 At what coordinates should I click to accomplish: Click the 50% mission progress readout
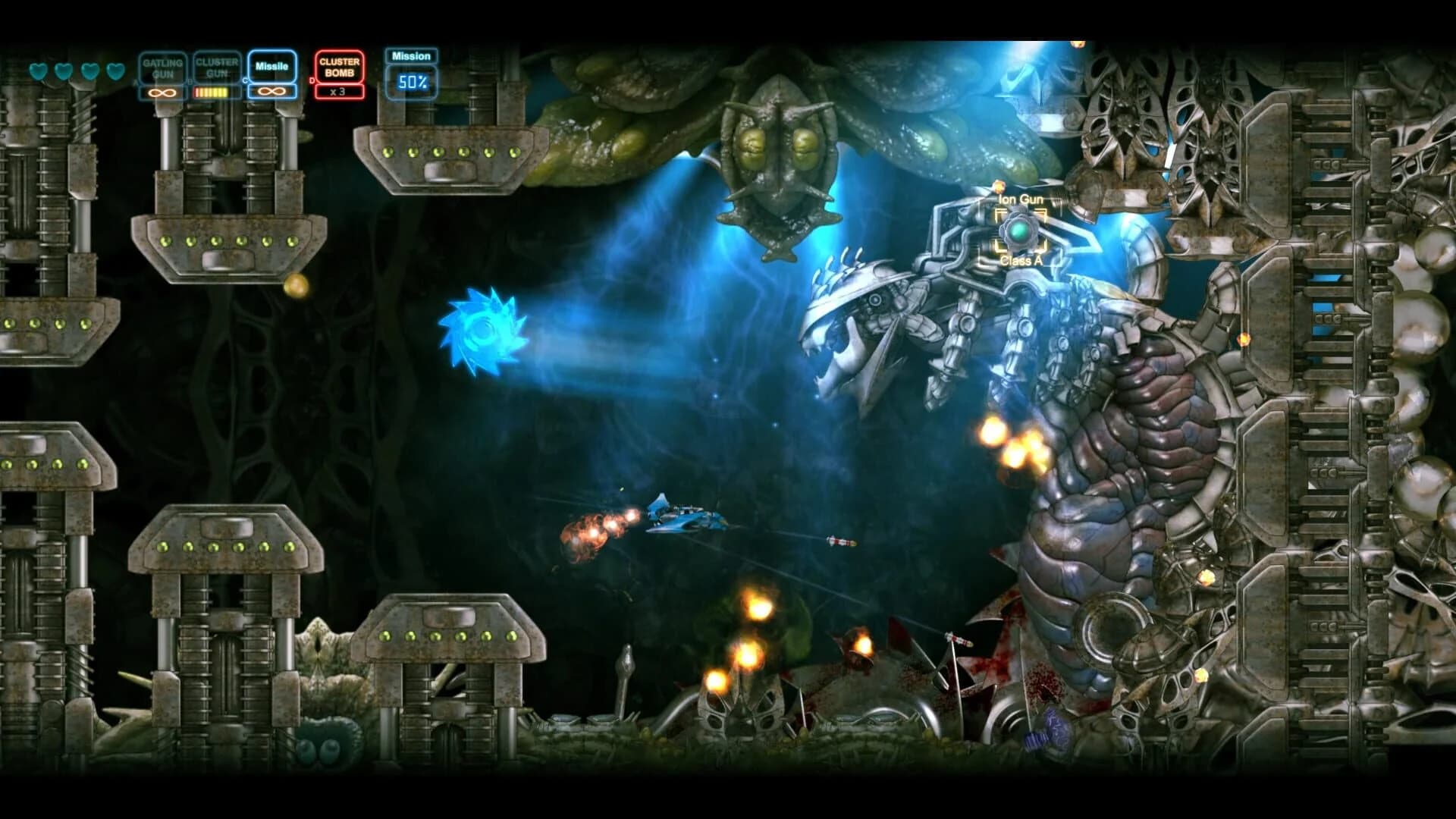pos(412,82)
